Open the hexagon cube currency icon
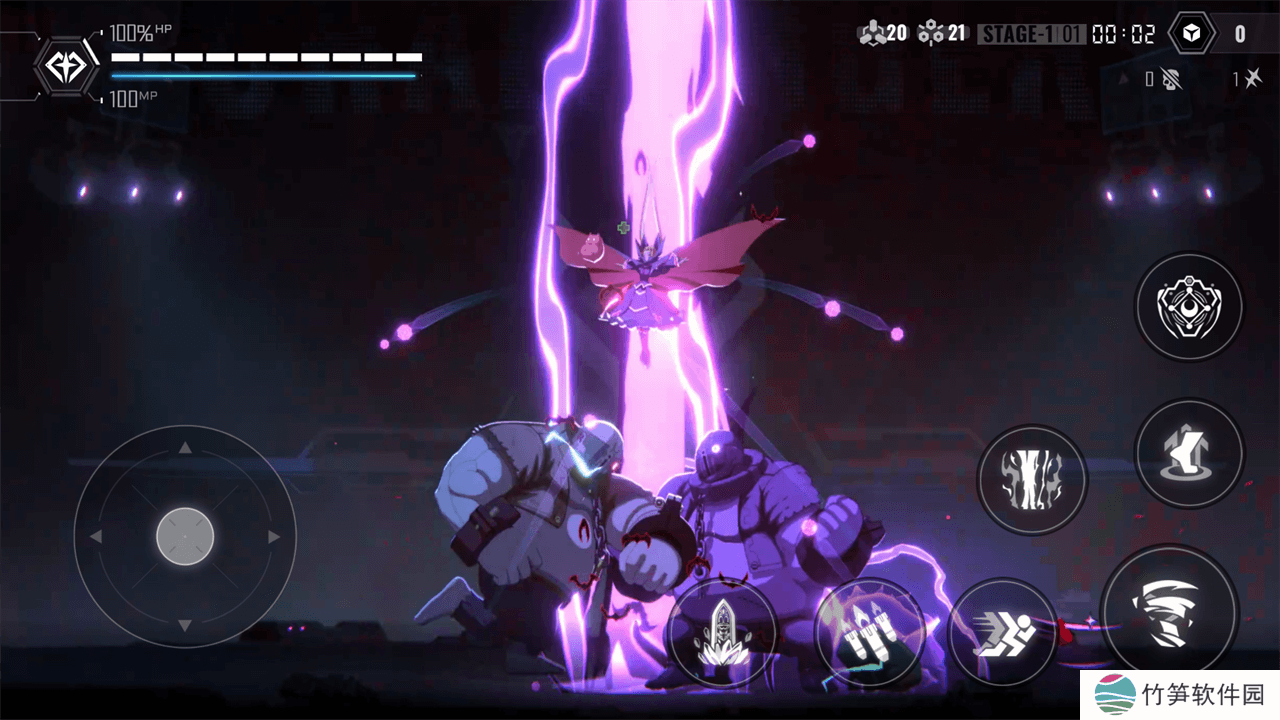1280x720 pixels. pyautogui.click(x=1191, y=34)
